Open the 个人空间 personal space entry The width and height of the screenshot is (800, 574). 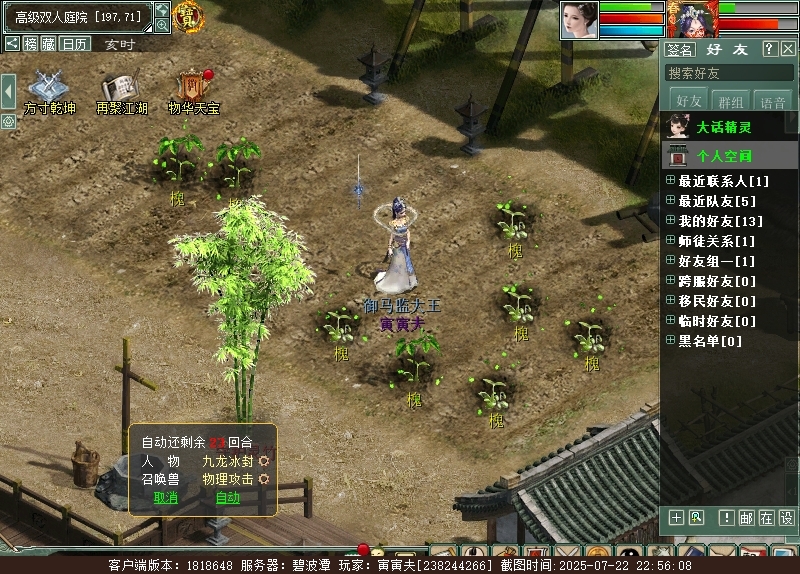pos(723,156)
